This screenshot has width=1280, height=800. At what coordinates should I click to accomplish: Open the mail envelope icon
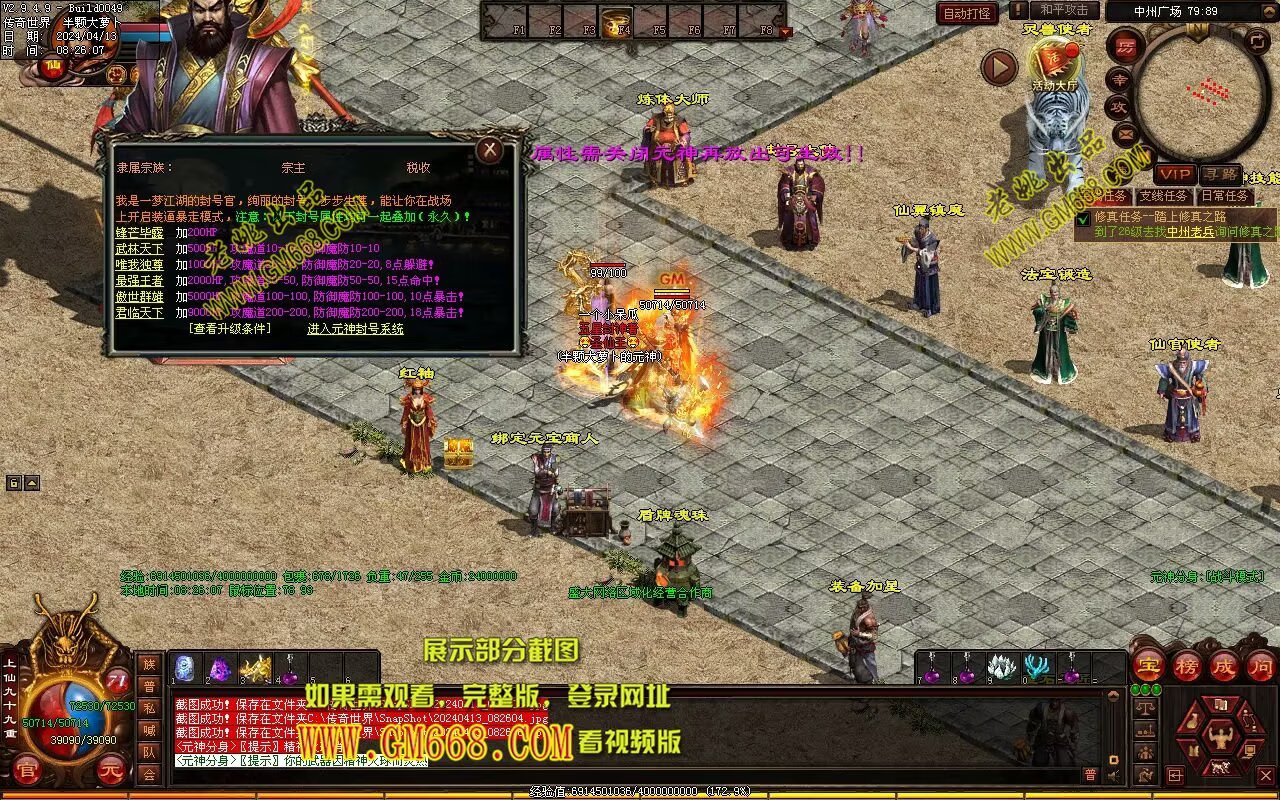[1125, 131]
